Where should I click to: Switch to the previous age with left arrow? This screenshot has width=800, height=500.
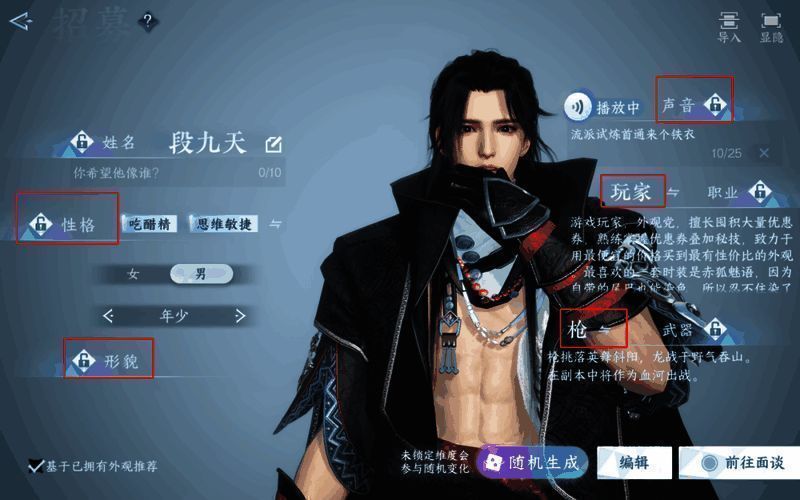(x=109, y=316)
